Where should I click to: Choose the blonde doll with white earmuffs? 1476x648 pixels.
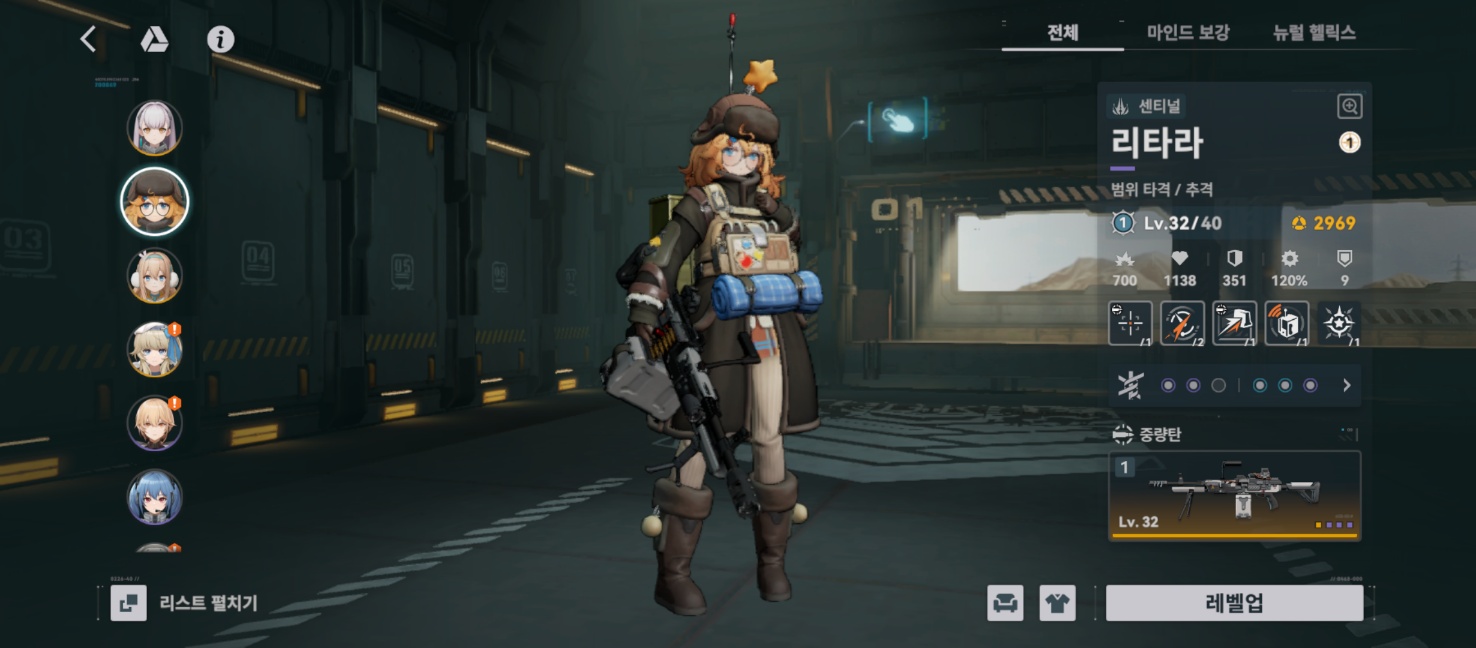click(x=155, y=275)
